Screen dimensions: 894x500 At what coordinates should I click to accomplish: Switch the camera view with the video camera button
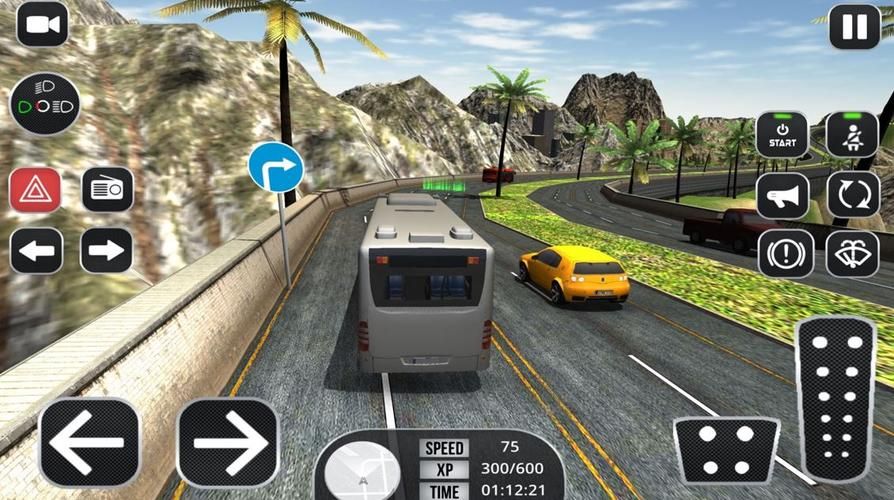42,25
